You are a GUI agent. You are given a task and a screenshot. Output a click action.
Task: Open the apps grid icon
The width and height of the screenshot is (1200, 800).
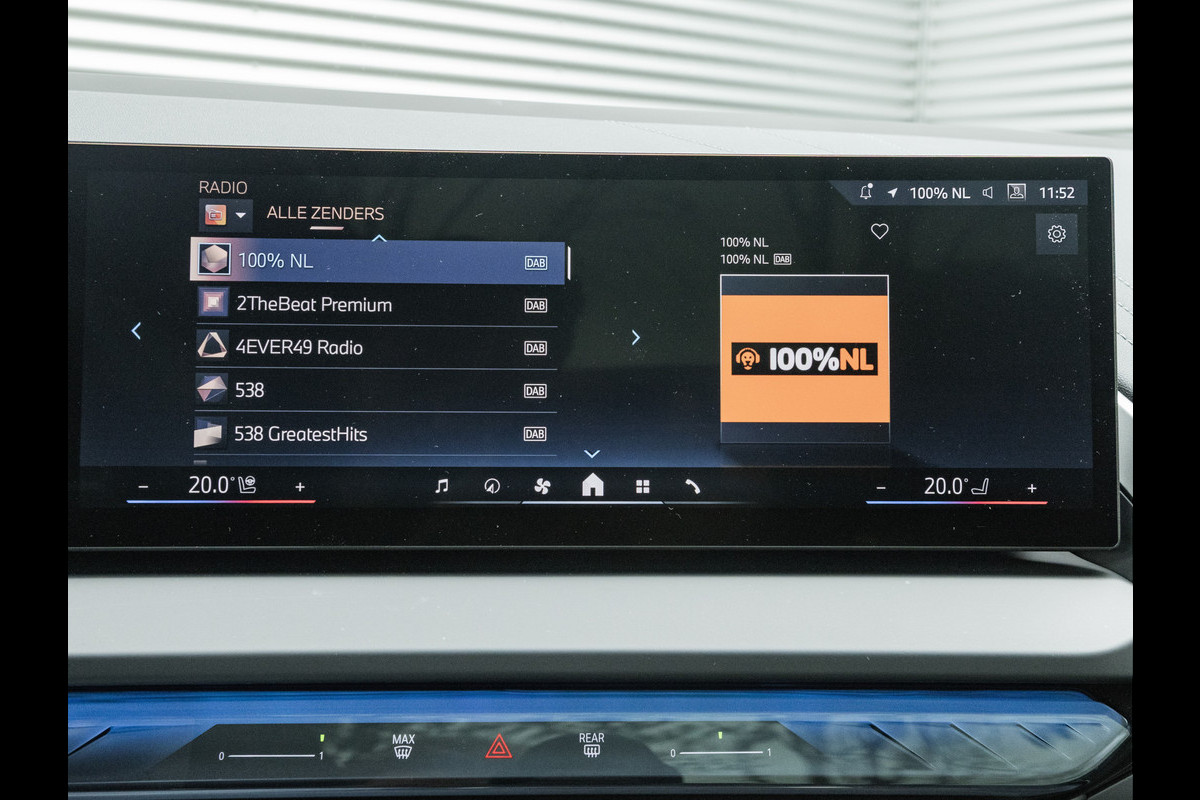(x=643, y=487)
